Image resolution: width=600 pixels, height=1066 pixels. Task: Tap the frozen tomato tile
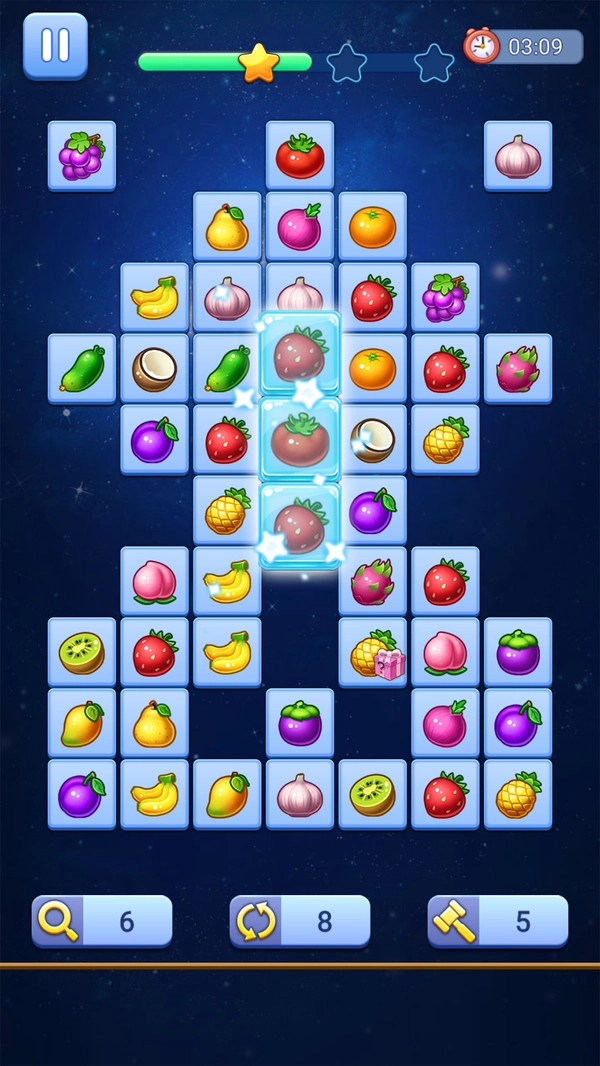click(300, 438)
